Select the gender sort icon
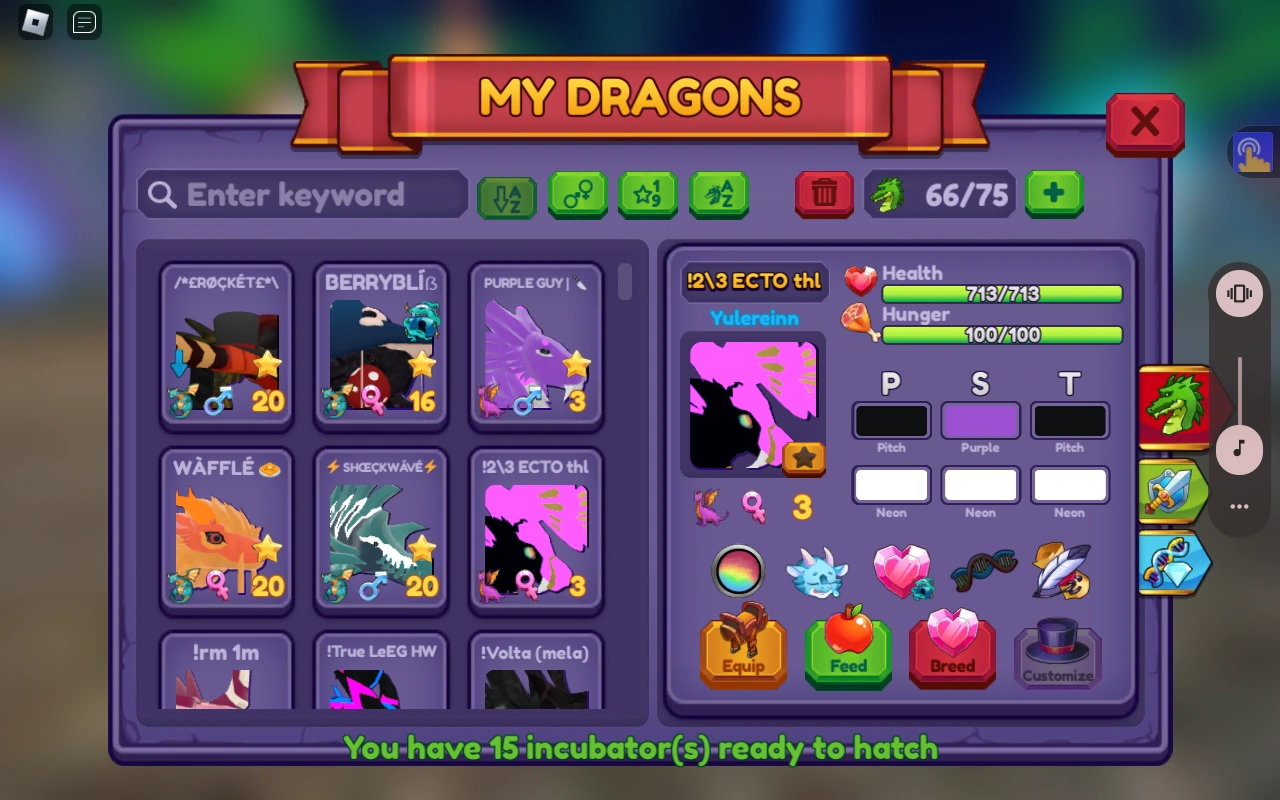The width and height of the screenshot is (1280, 800). [x=577, y=194]
